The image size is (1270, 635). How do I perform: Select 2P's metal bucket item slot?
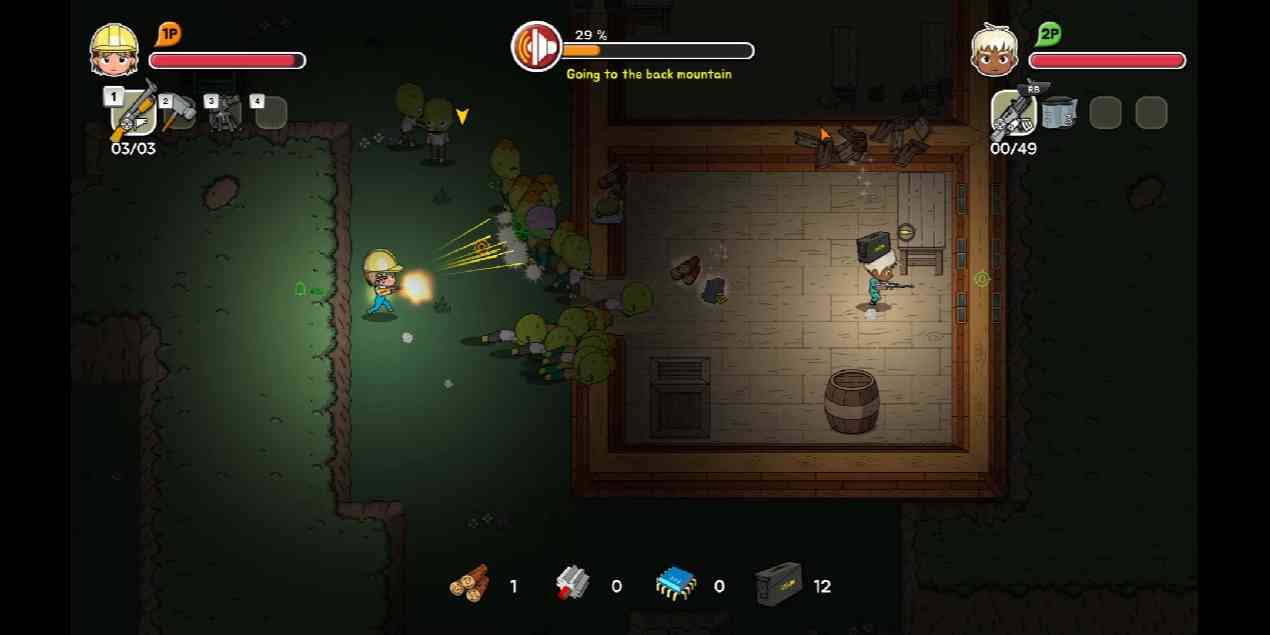1058,113
